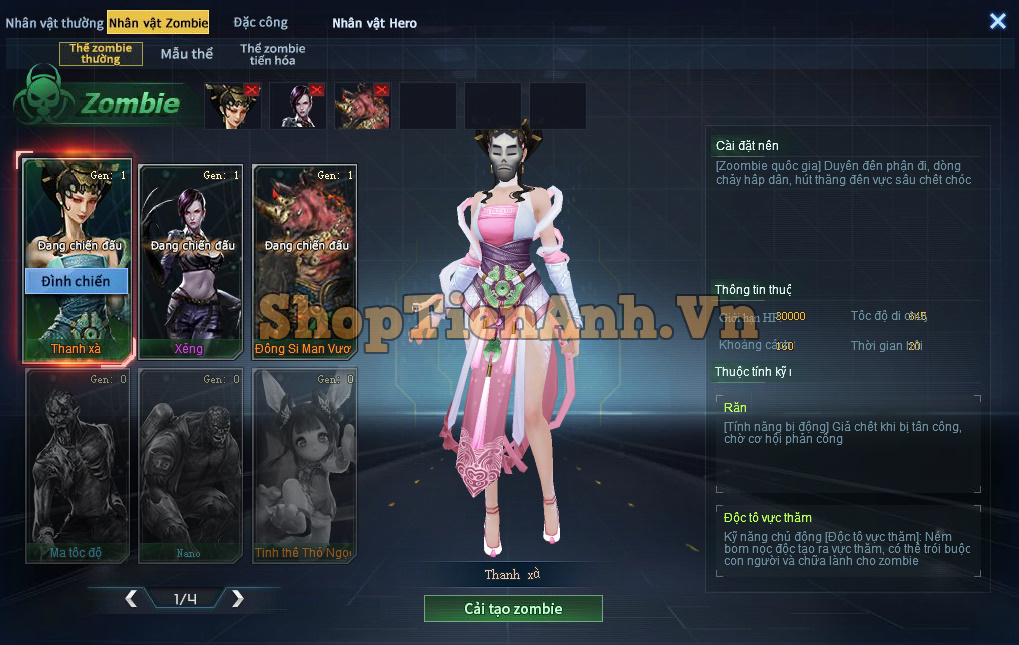Remove the purple-haired Xẻng from lineup
The image size is (1019, 645).
pyautogui.click(x=317, y=90)
